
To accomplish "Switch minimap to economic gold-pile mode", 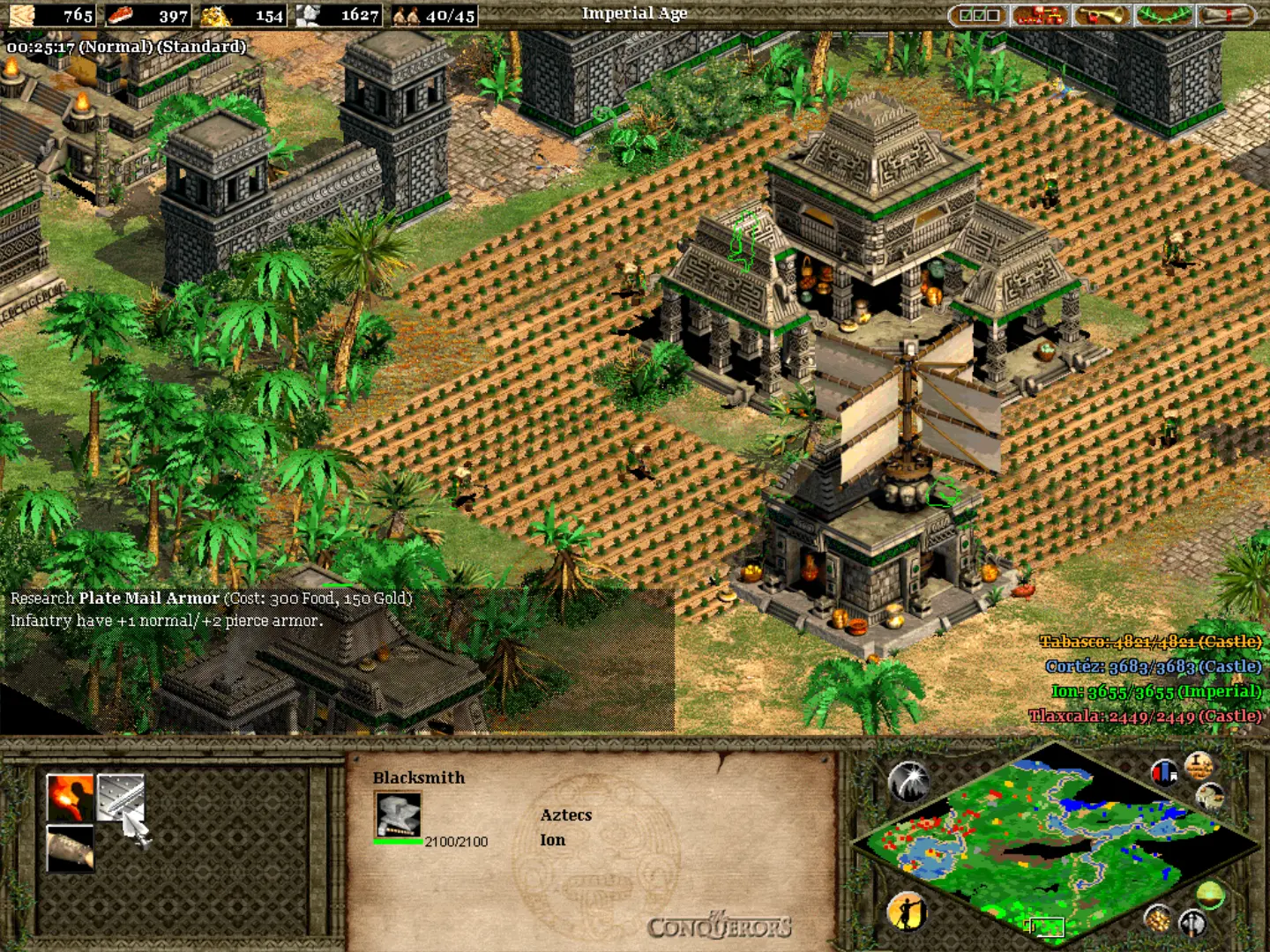I will point(1158,919).
